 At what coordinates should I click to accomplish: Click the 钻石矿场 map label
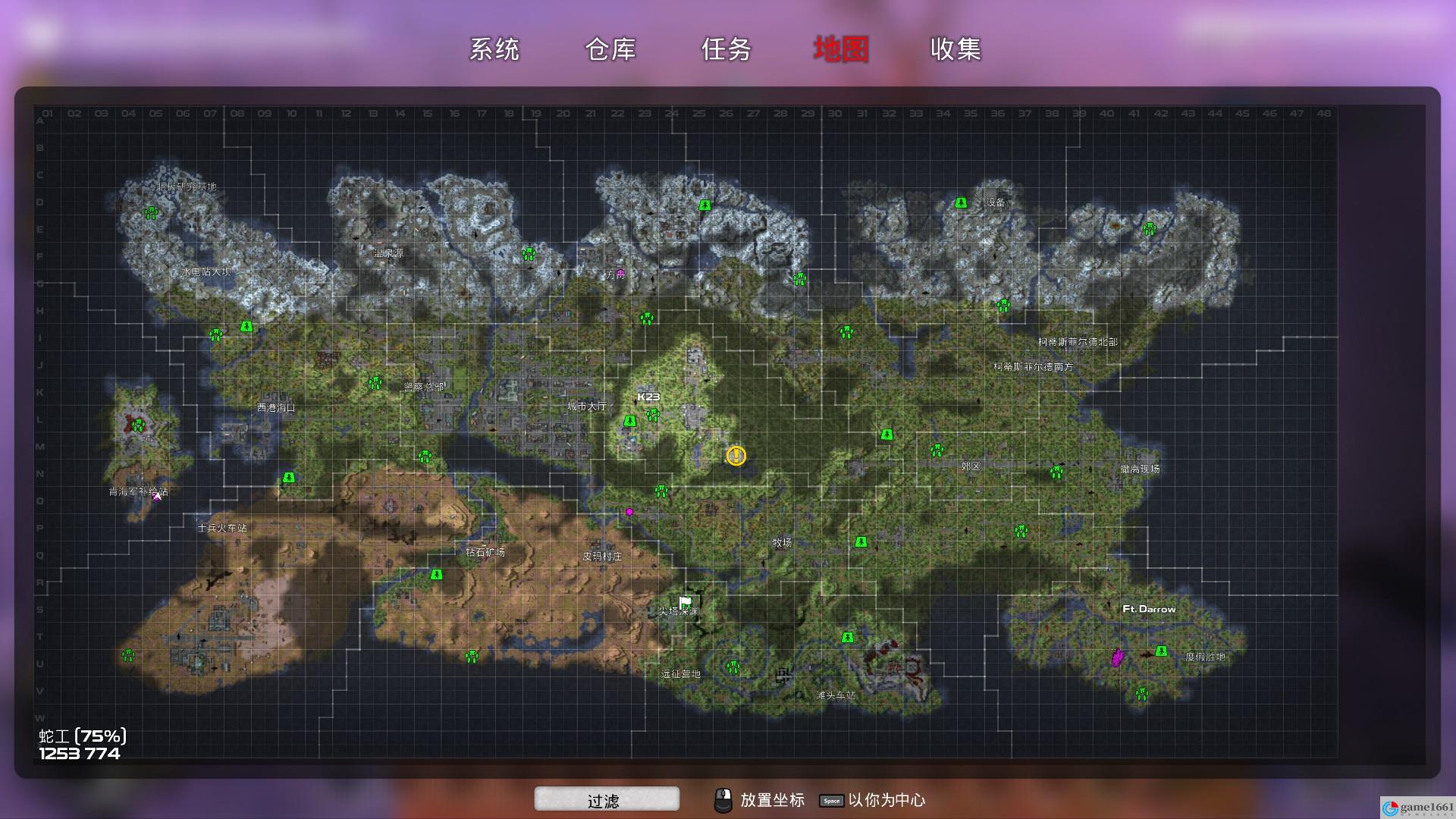485,552
